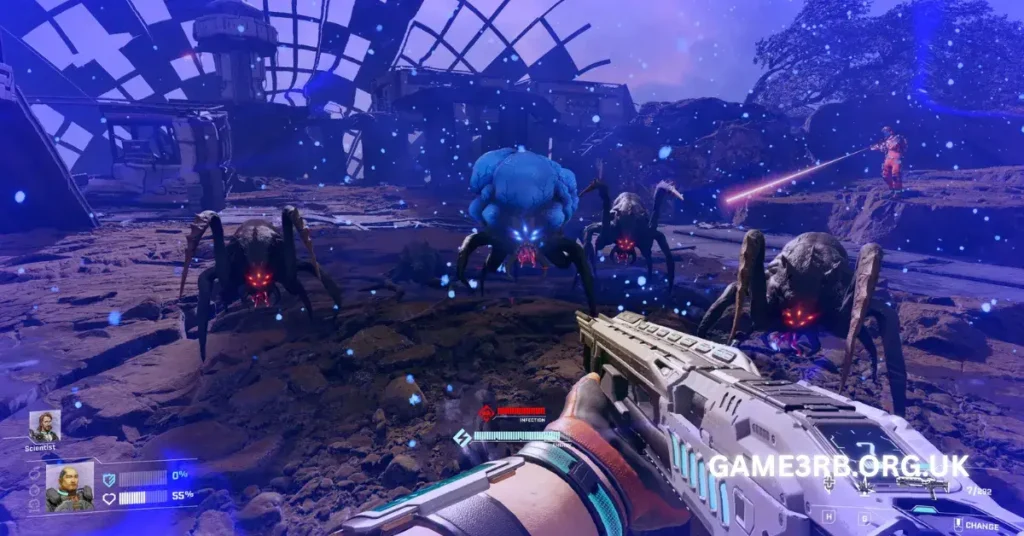Click the medkit item icon
Screen dimensions: 1024x536
tap(829, 484)
